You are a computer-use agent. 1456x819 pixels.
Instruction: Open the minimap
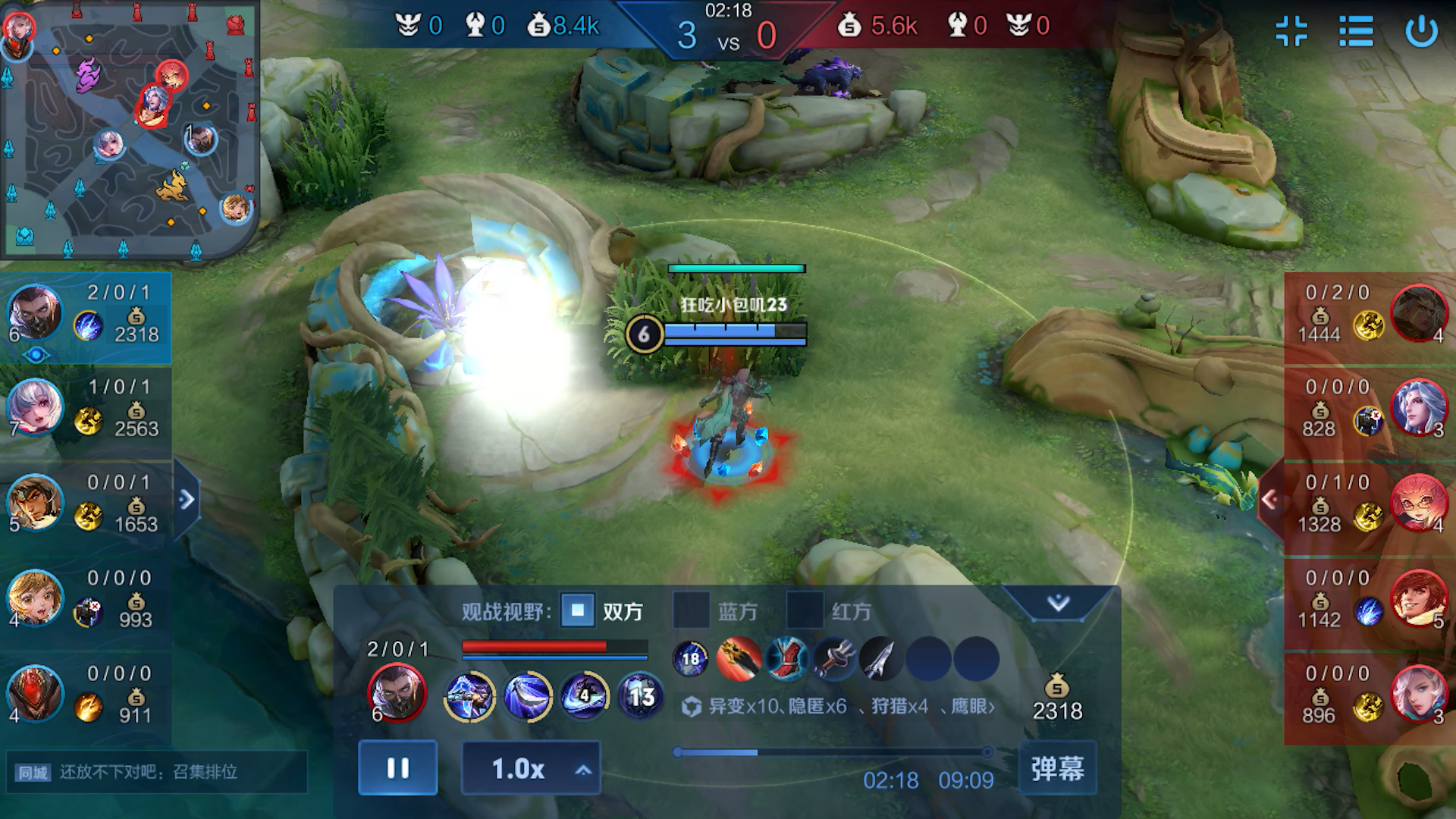[x=129, y=129]
